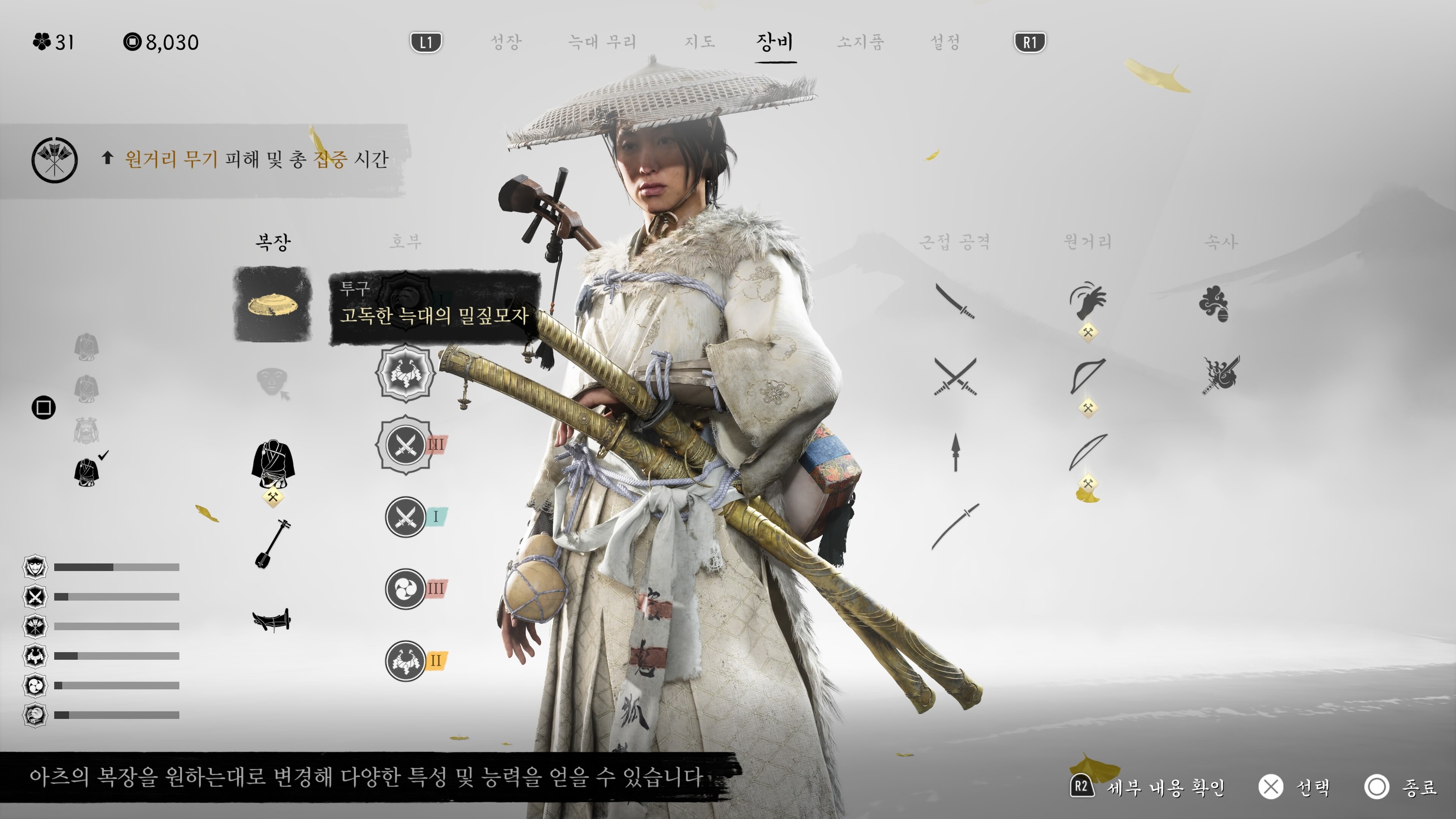Select the straw hat headgear slot

point(273,304)
